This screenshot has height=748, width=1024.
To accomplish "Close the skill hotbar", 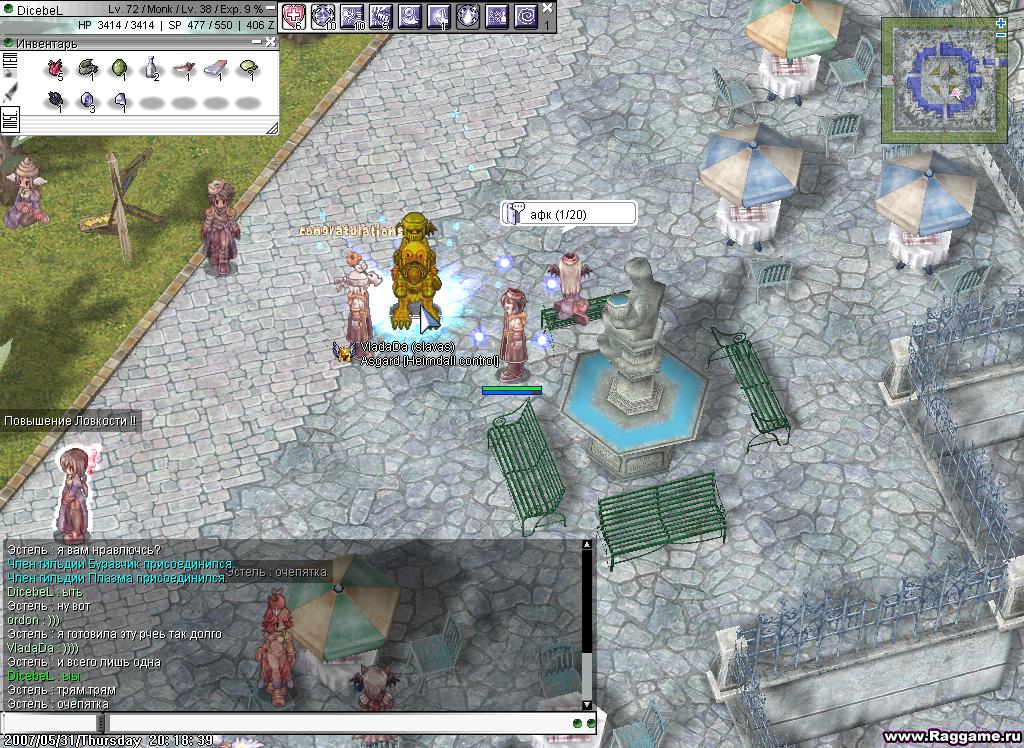I will tap(547, 8).
